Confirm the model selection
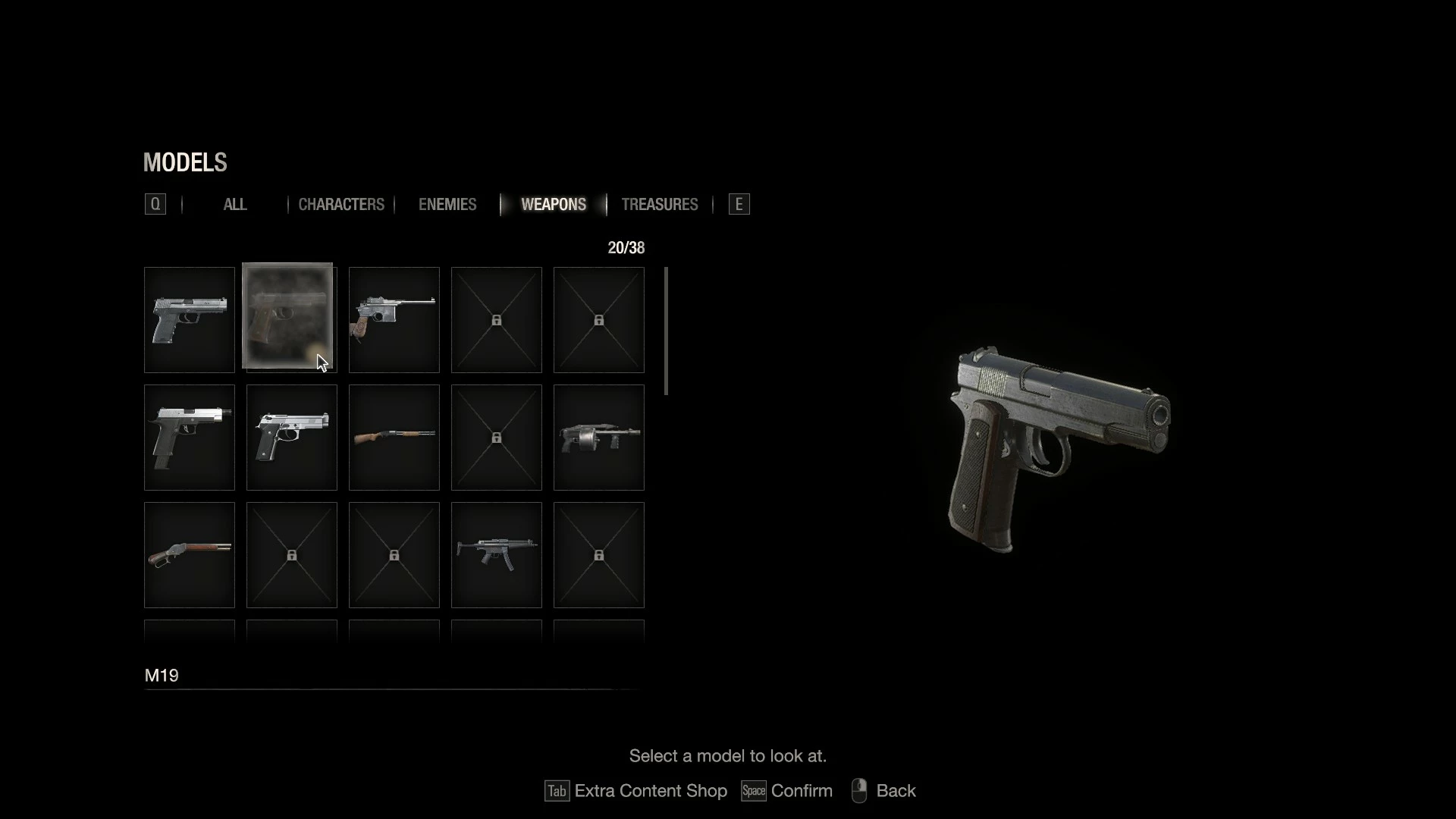This screenshot has width=1456, height=819. tap(787, 791)
